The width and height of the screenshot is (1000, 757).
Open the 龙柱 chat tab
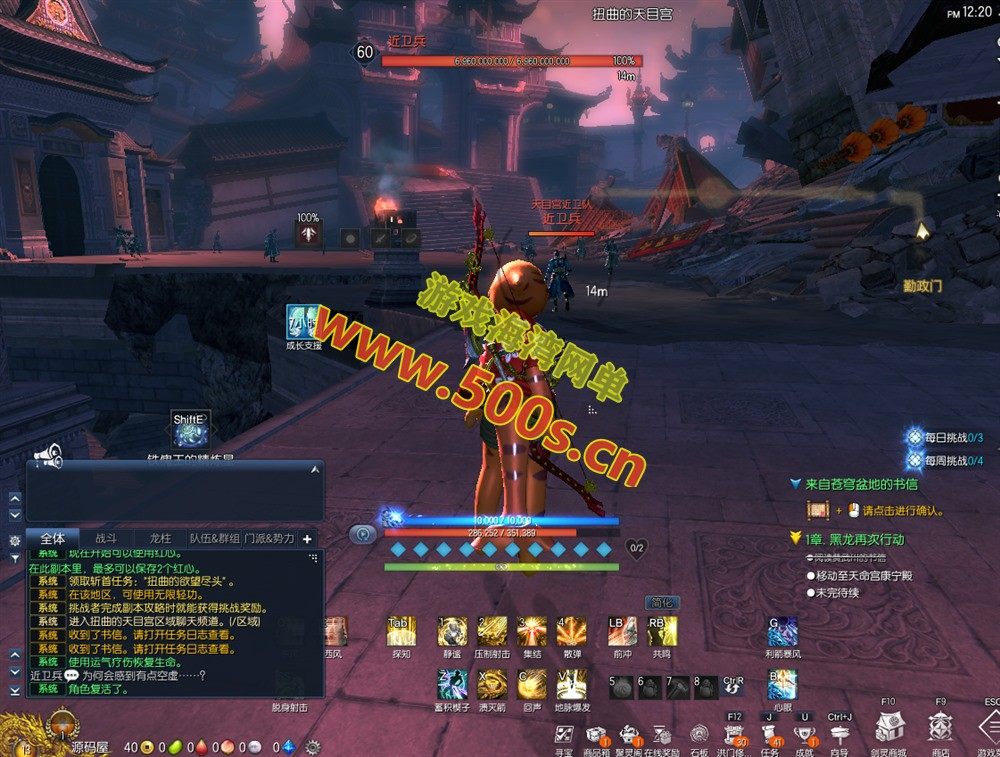coord(160,538)
